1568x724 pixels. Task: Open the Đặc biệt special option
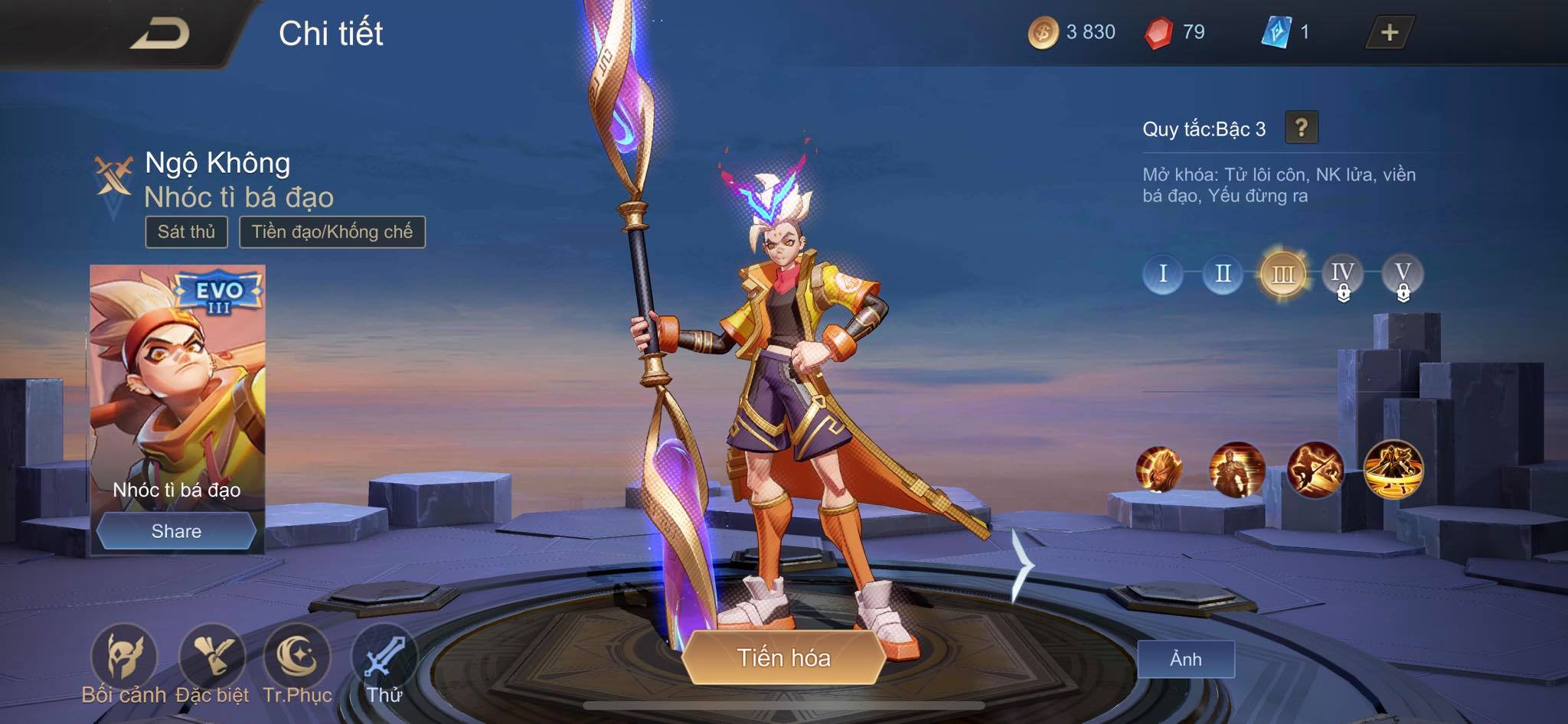point(212,658)
